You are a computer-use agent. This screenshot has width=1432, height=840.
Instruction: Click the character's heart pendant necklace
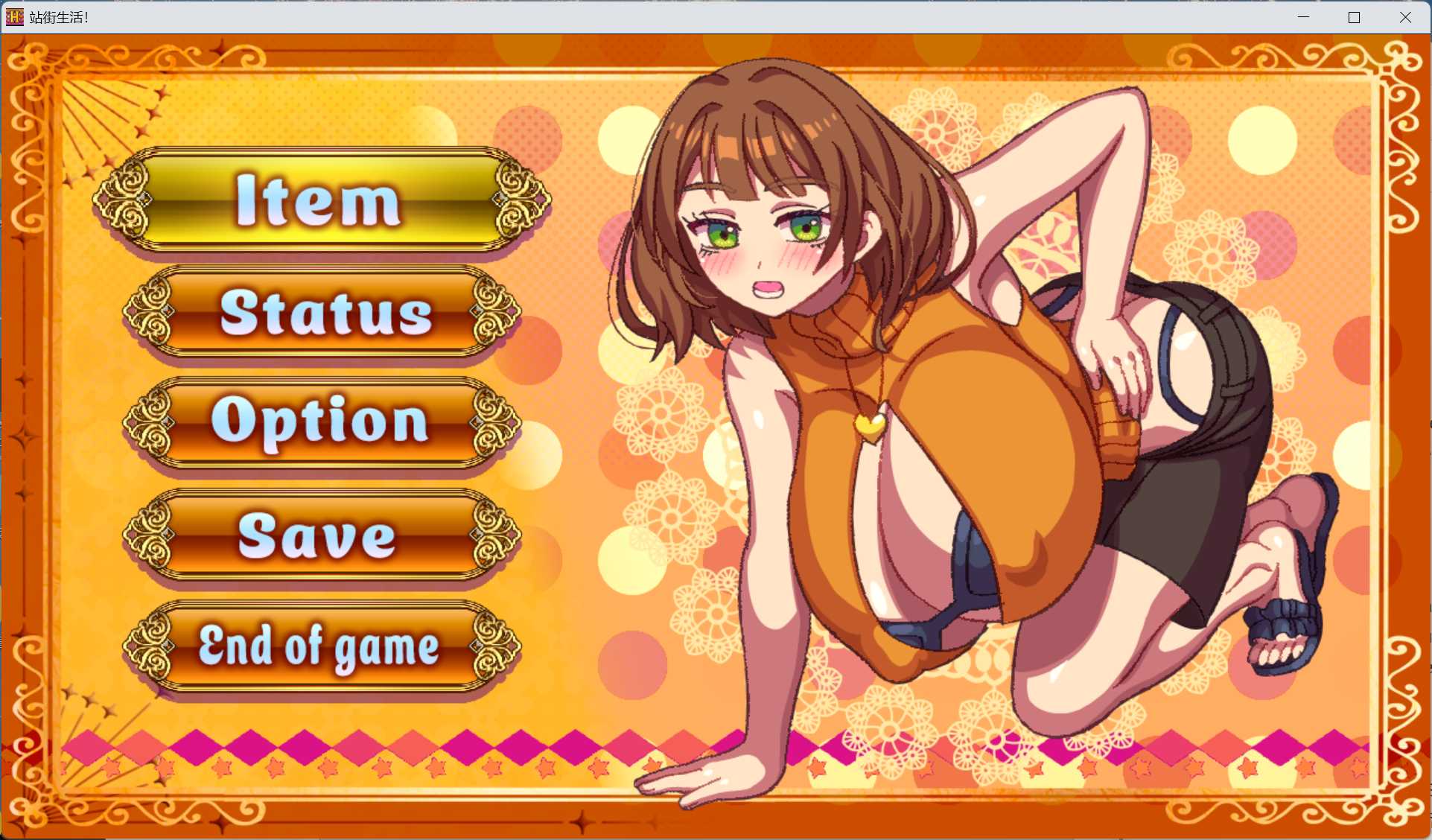pyautogui.click(x=871, y=424)
